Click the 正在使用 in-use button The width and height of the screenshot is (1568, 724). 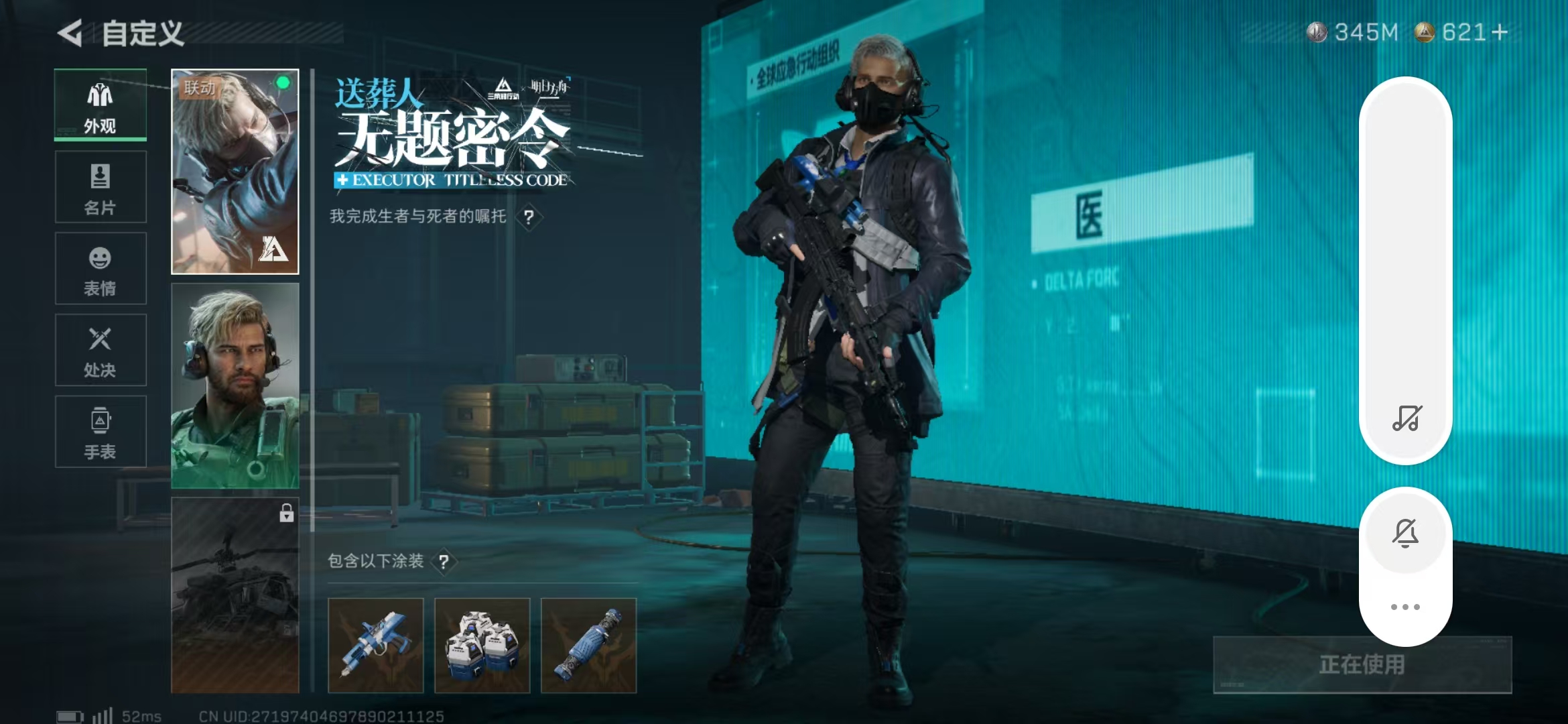(x=1362, y=664)
